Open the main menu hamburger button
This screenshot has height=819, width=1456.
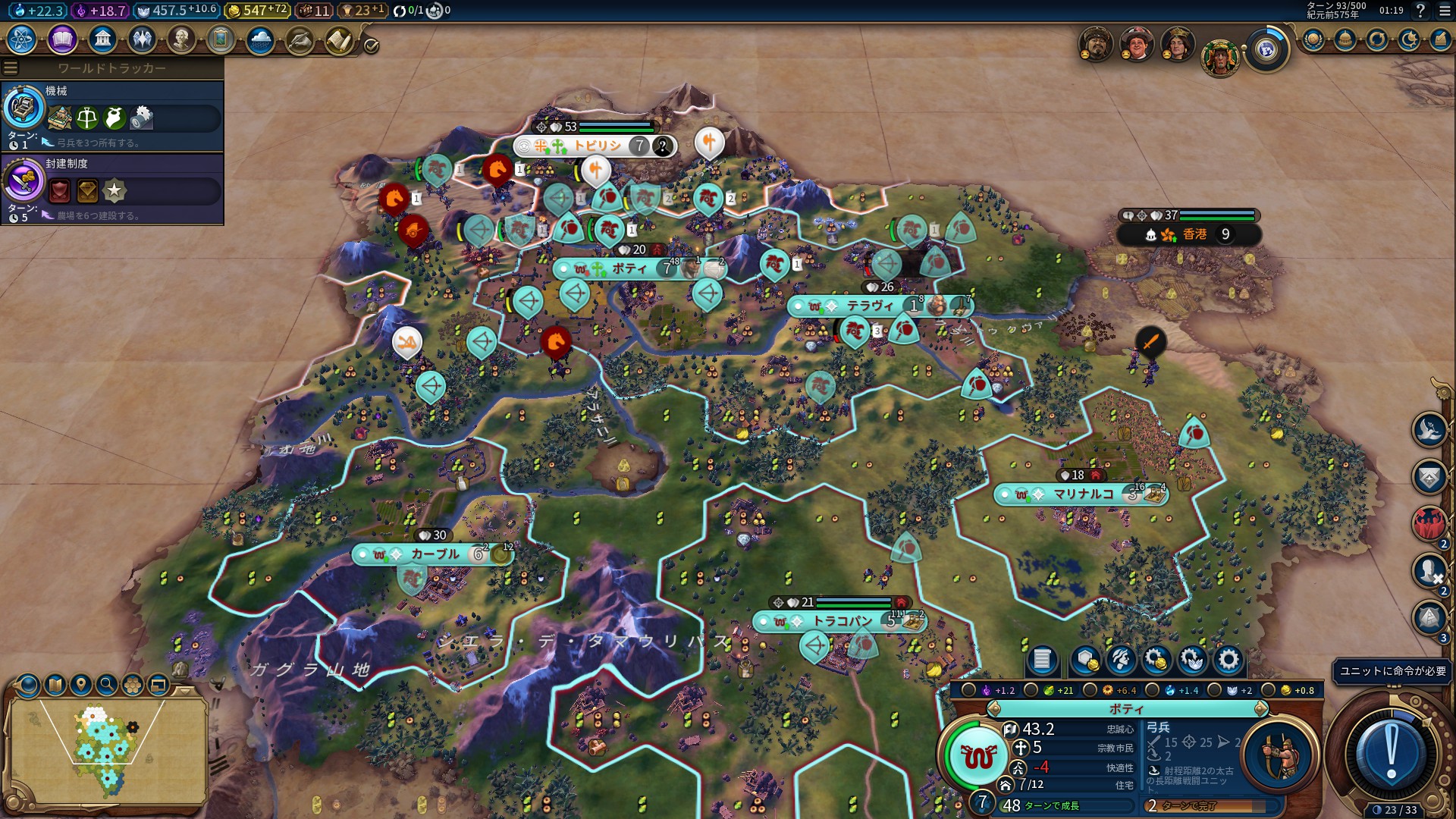(x=1445, y=11)
